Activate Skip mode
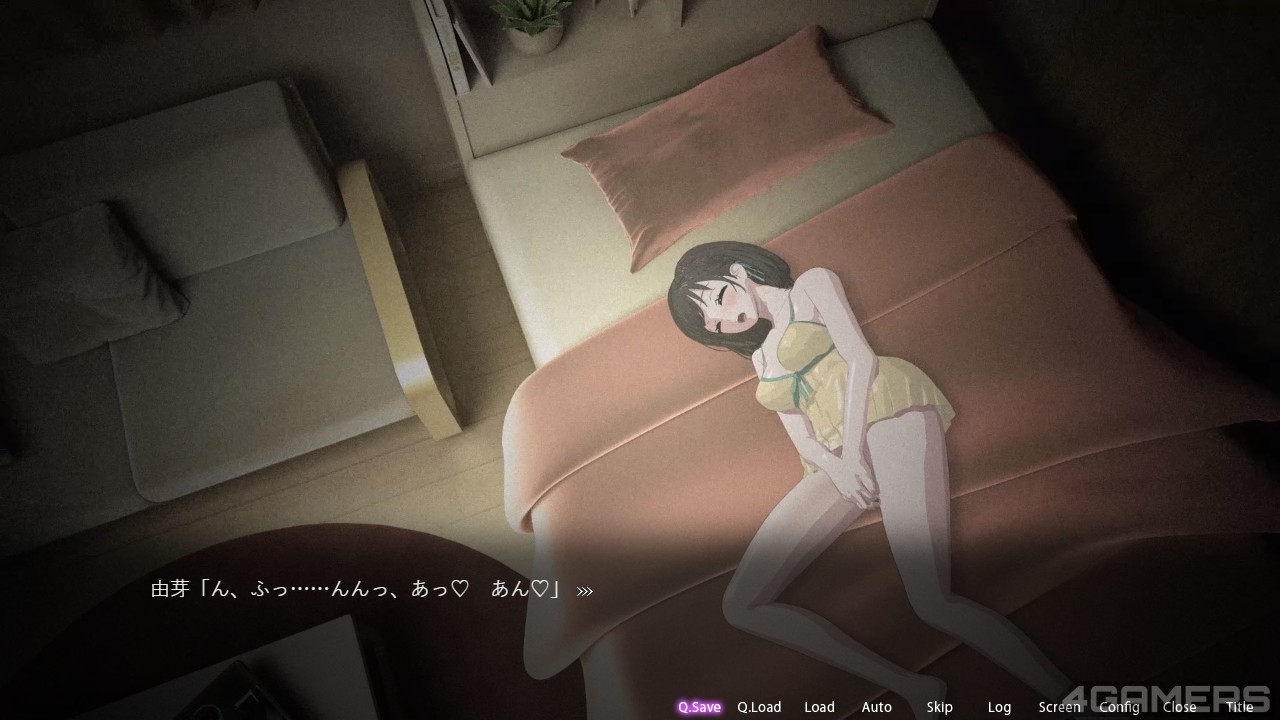The width and height of the screenshot is (1280, 720). click(x=939, y=707)
